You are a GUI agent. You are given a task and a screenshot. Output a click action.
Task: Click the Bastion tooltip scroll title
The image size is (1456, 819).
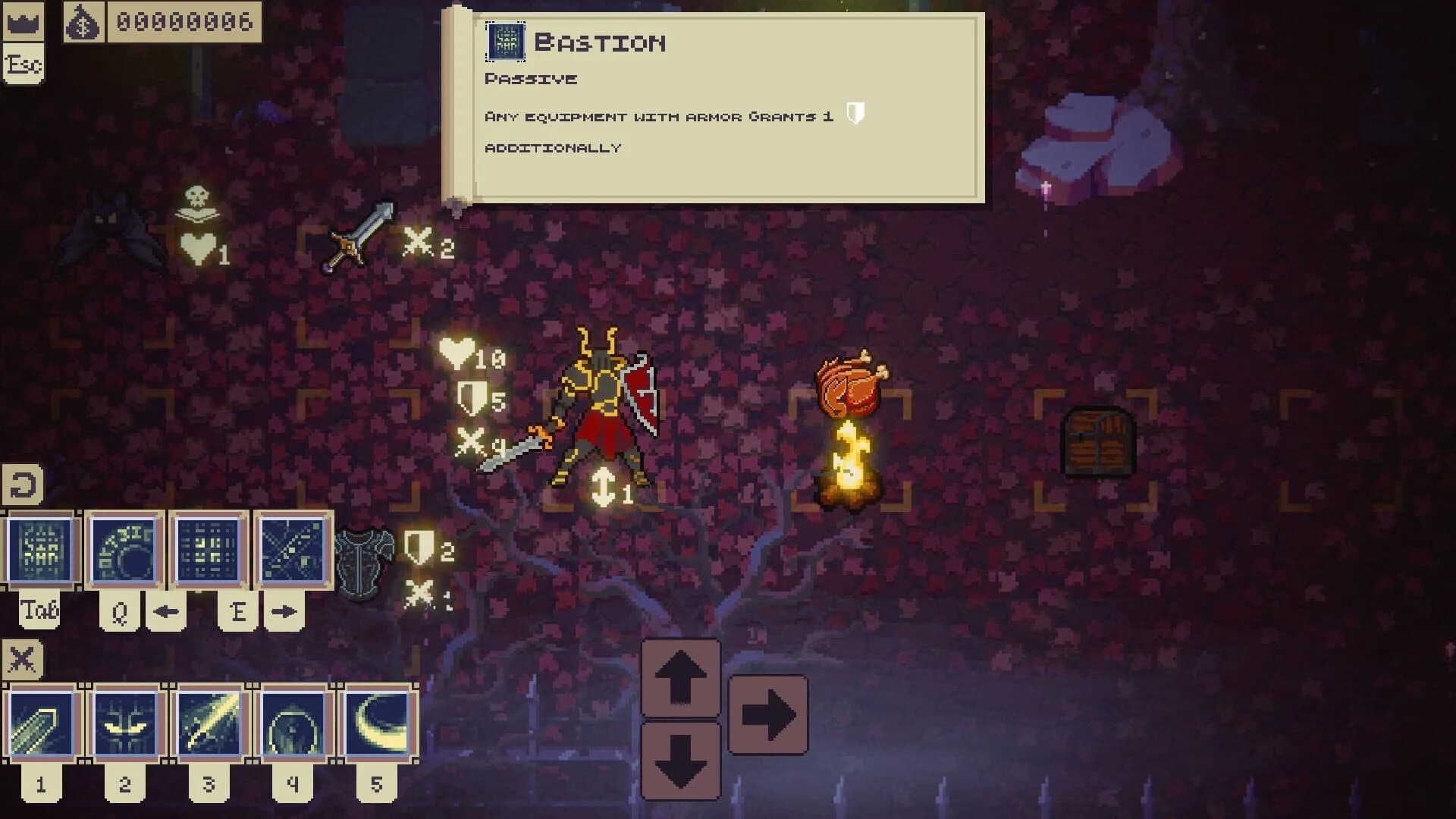pyautogui.click(x=599, y=43)
